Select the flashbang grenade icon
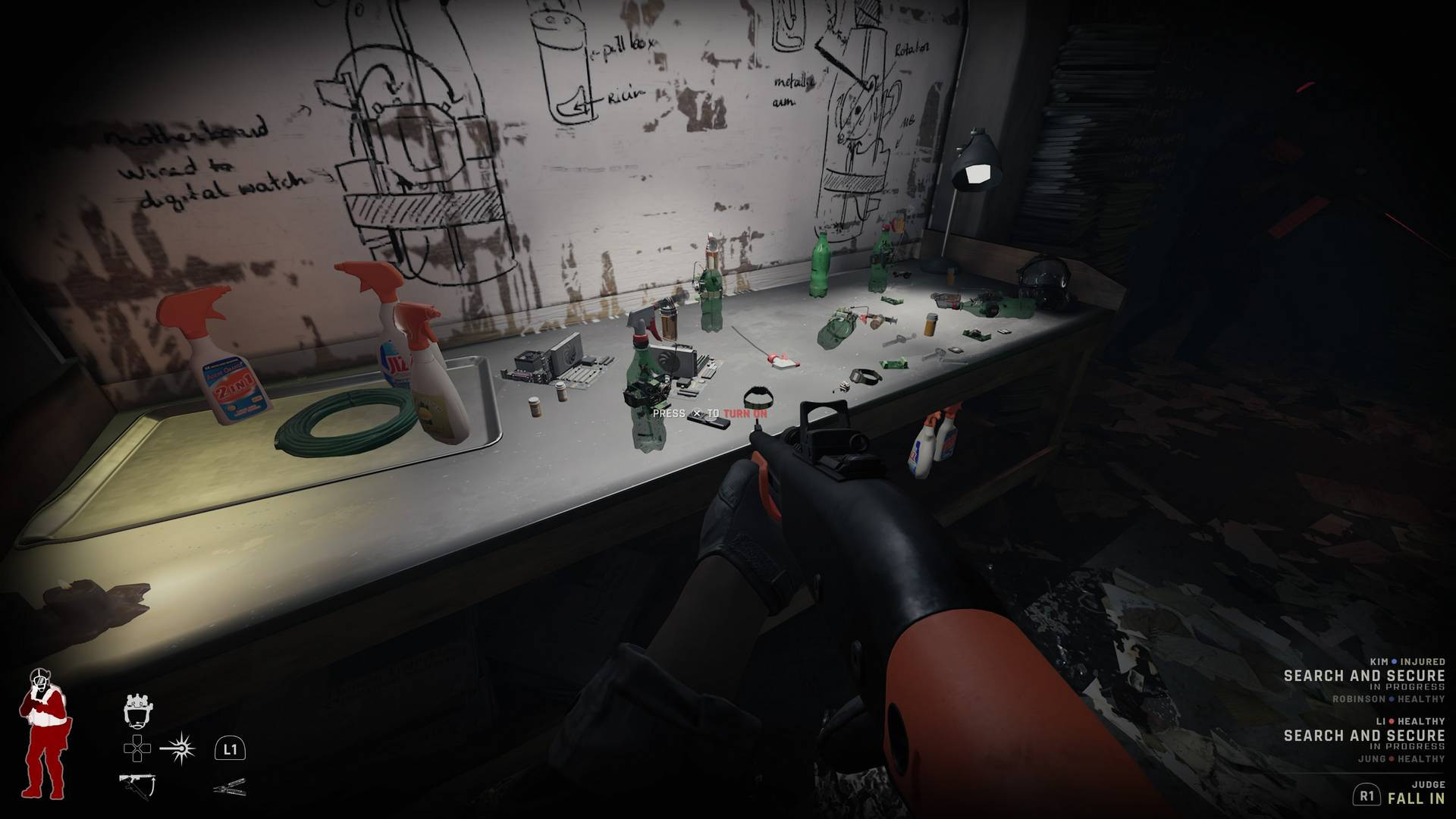Viewport: 1456px width, 819px height. (178, 749)
